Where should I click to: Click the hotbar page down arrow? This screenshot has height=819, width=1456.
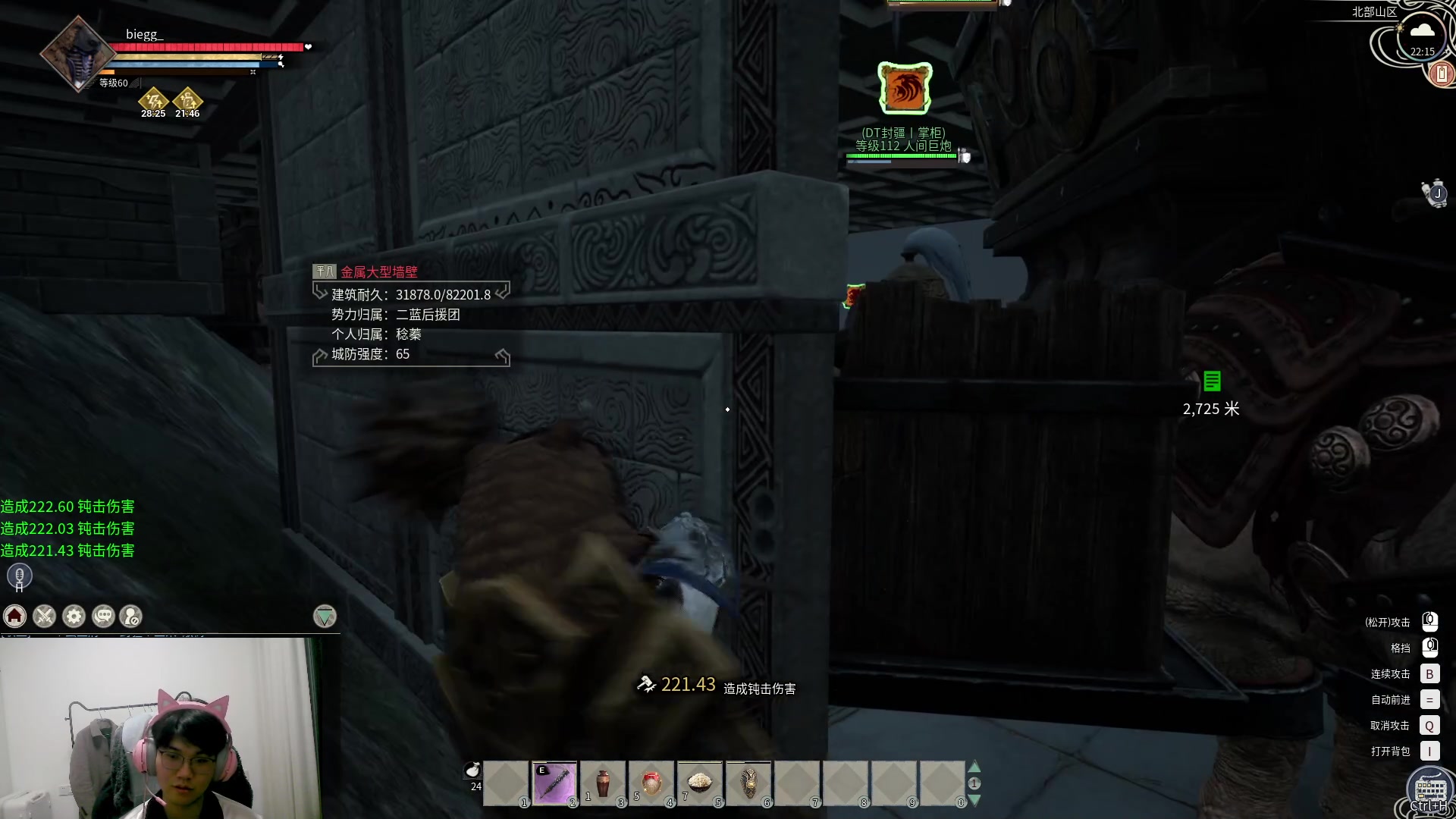pos(974,799)
